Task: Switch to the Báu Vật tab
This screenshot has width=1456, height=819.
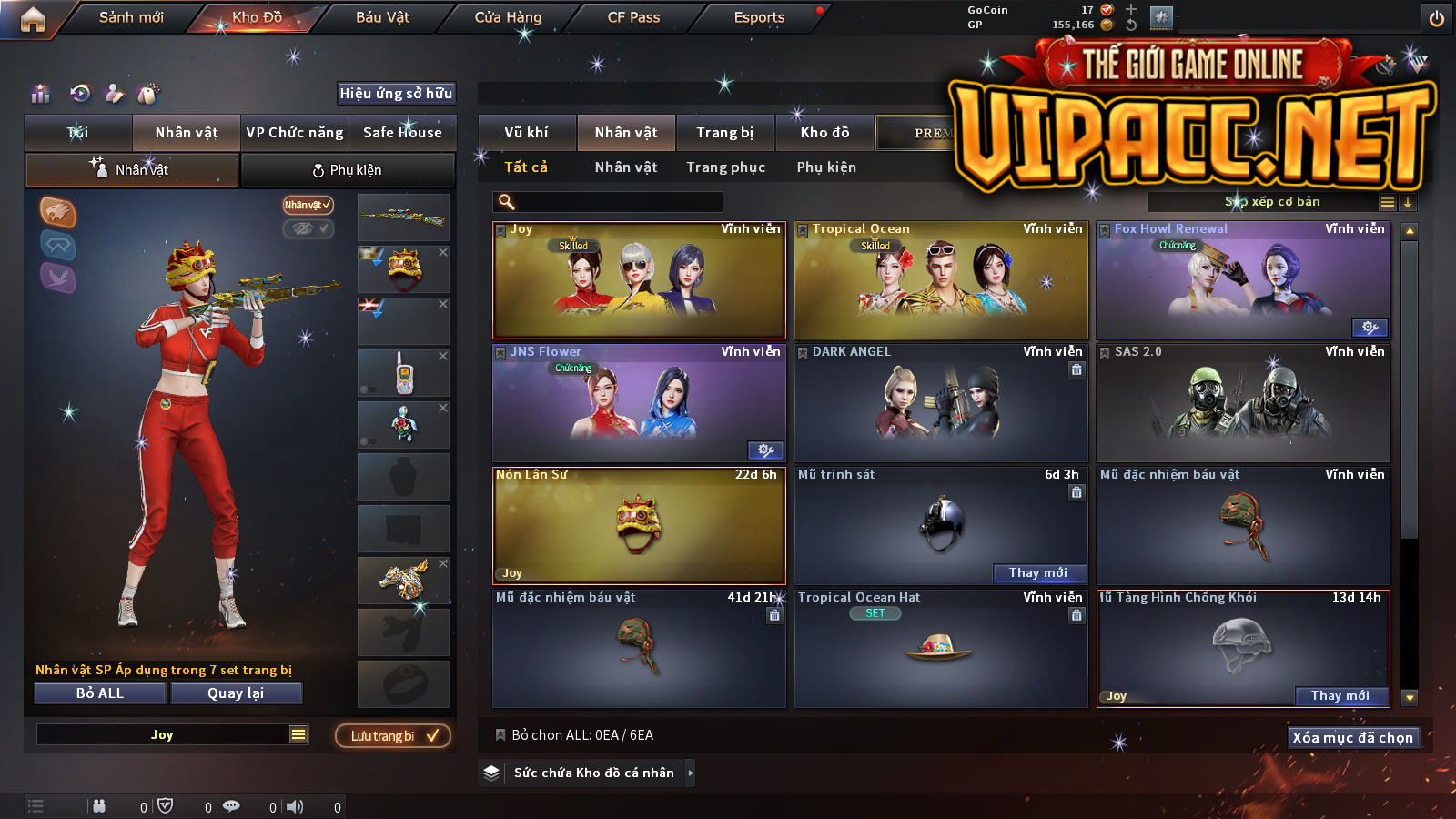Action: [x=382, y=17]
